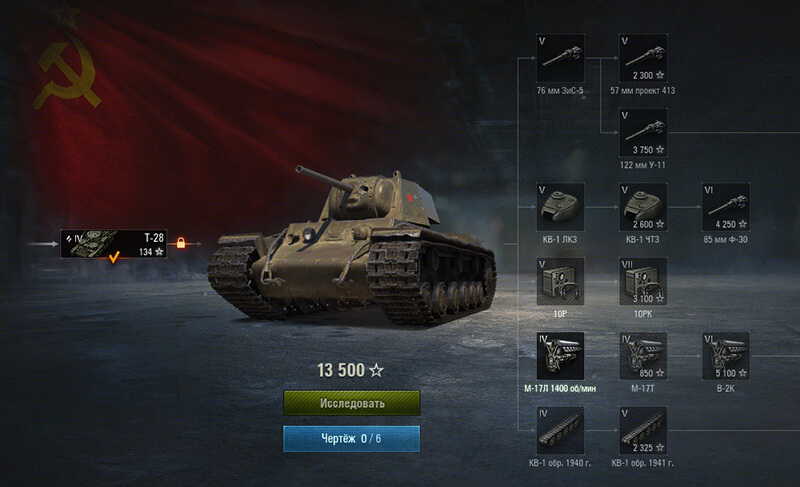The width and height of the screenshot is (800, 487).
Task: Select the T-28 predecessor tank node
Action: pyautogui.click(x=113, y=242)
